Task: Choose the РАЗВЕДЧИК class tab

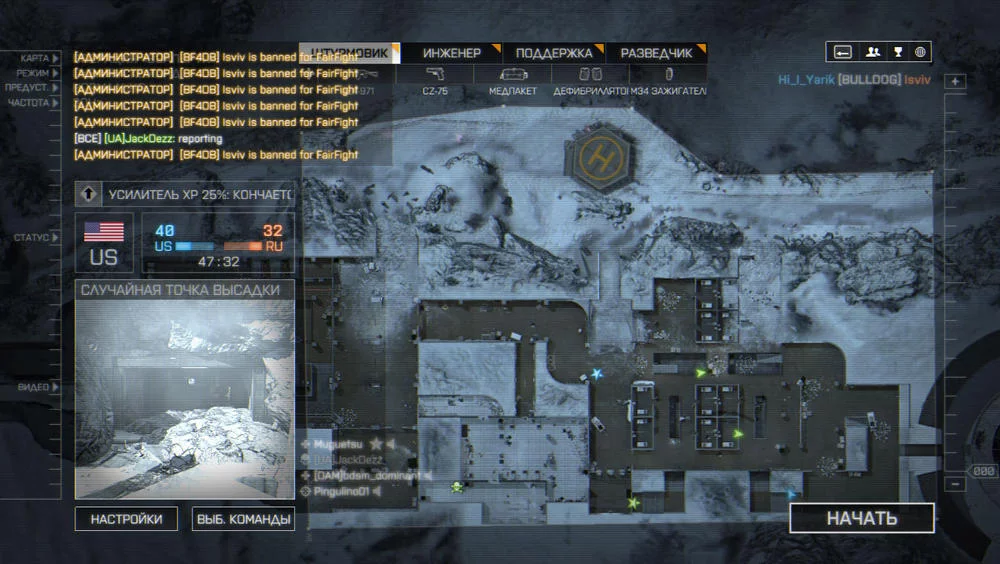Action: pyautogui.click(x=656, y=53)
